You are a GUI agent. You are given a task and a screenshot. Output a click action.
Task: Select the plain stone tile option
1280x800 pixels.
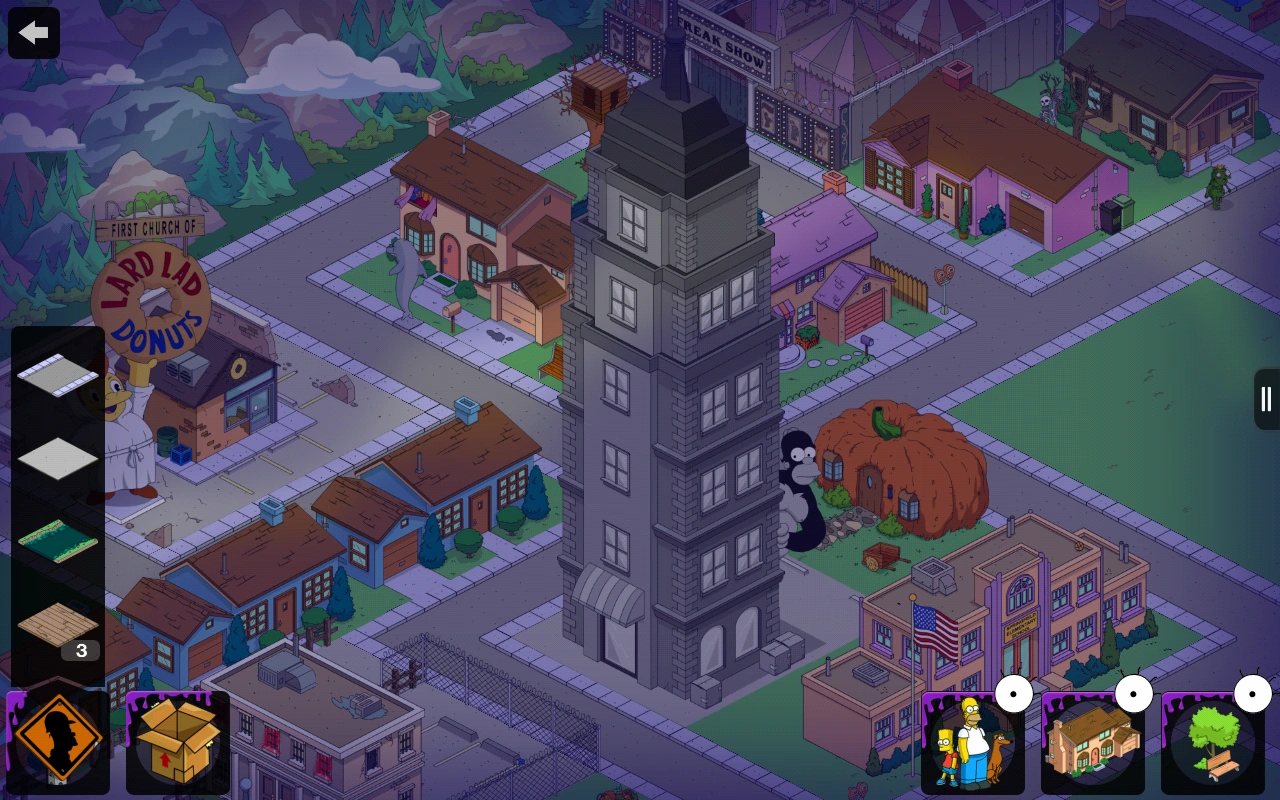[57, 458]
